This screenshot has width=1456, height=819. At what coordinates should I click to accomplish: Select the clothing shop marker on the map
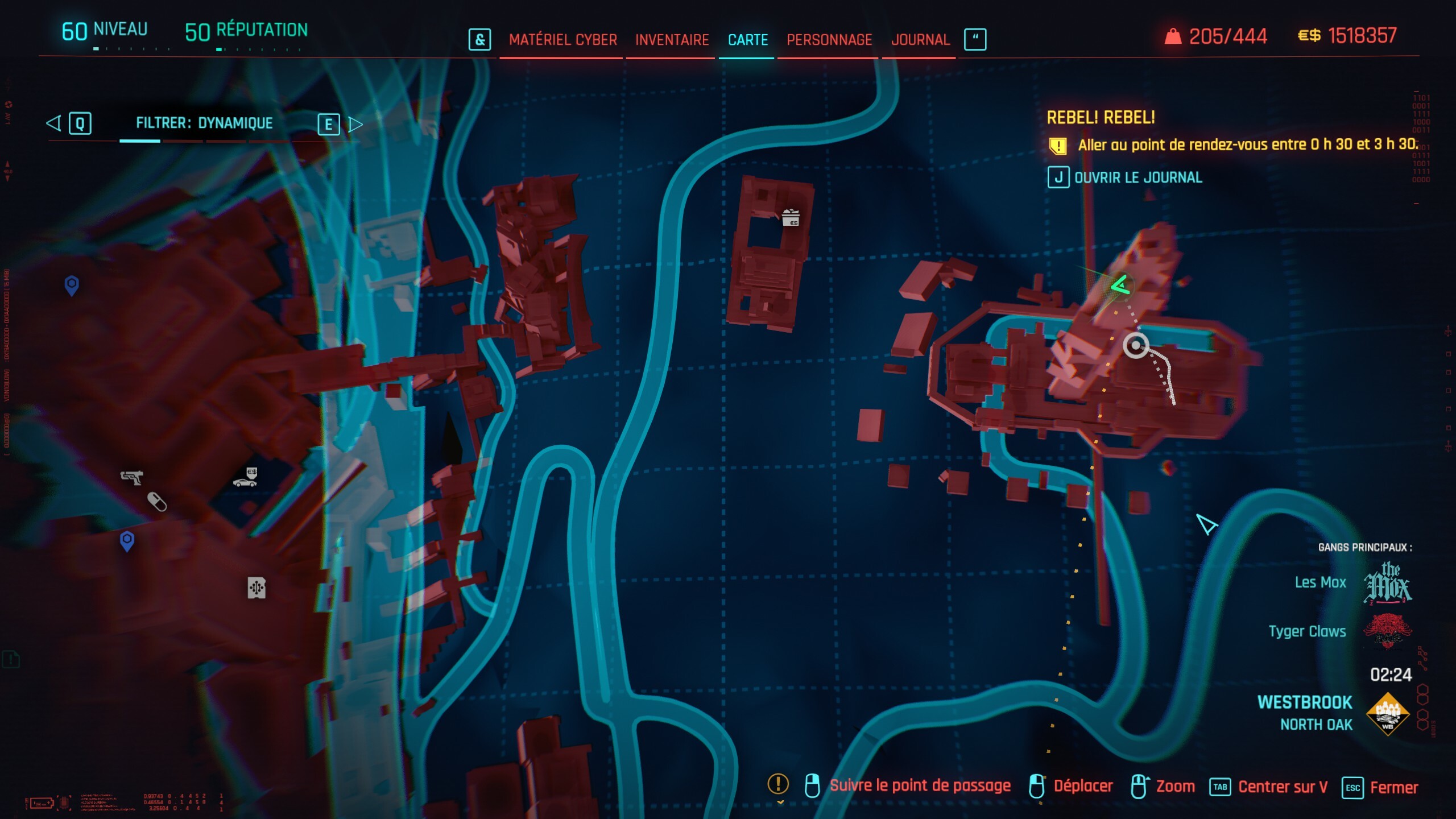[x=791, y=218]
